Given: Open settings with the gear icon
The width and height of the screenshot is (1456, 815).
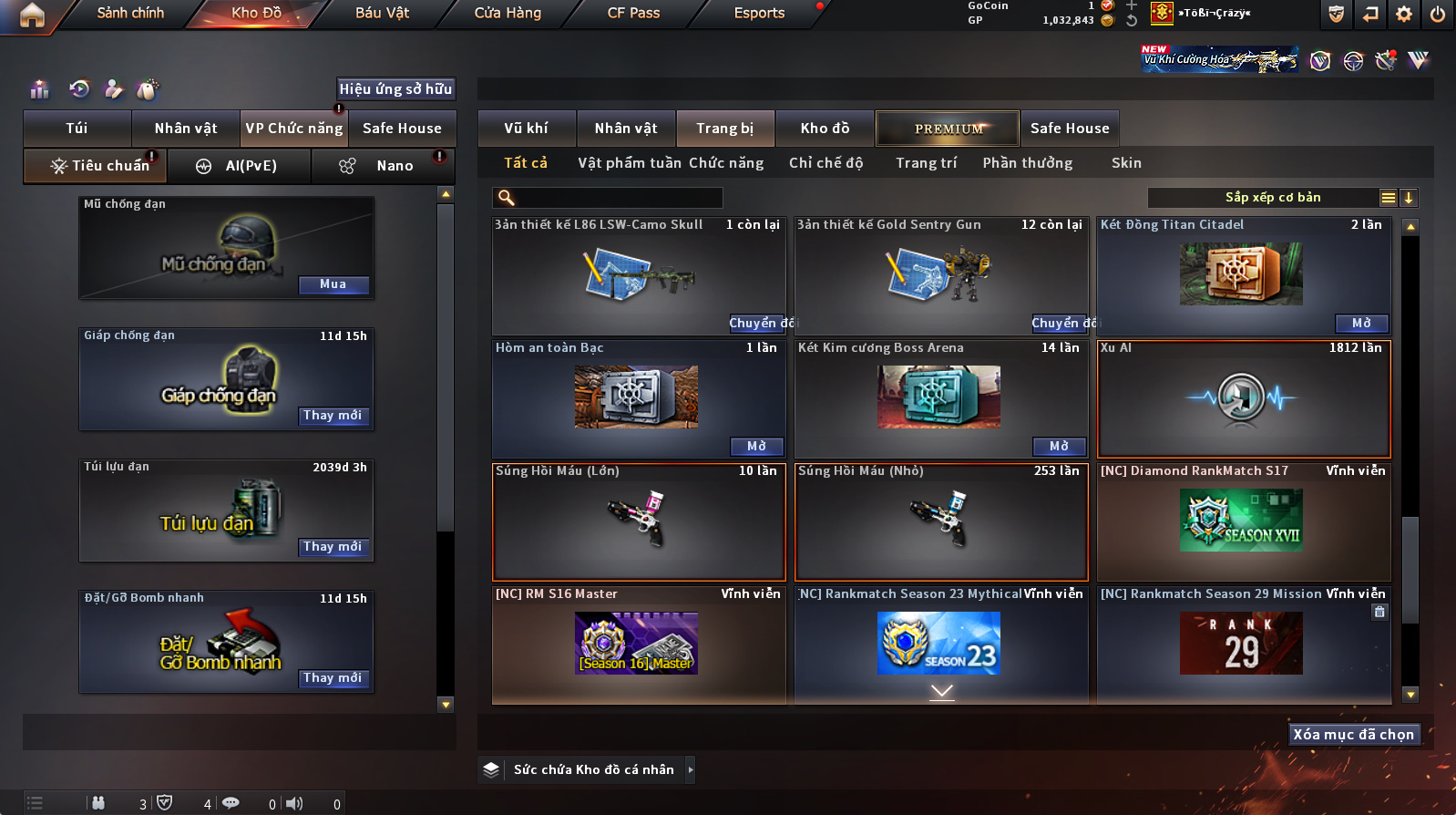Looking at the screenshot, I should (x=1404, y=14).
